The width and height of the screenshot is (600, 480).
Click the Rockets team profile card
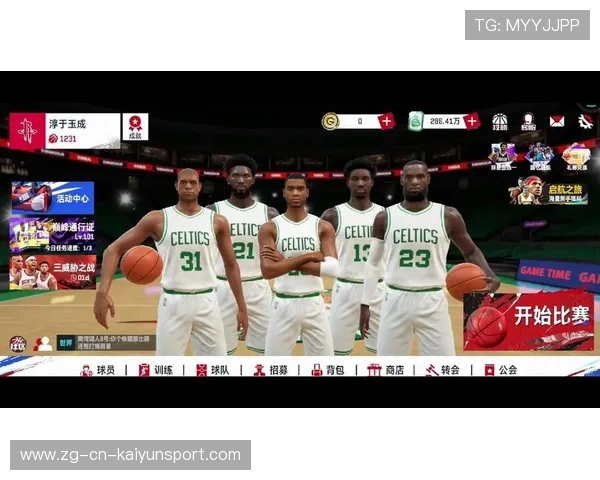pos(64,131)
